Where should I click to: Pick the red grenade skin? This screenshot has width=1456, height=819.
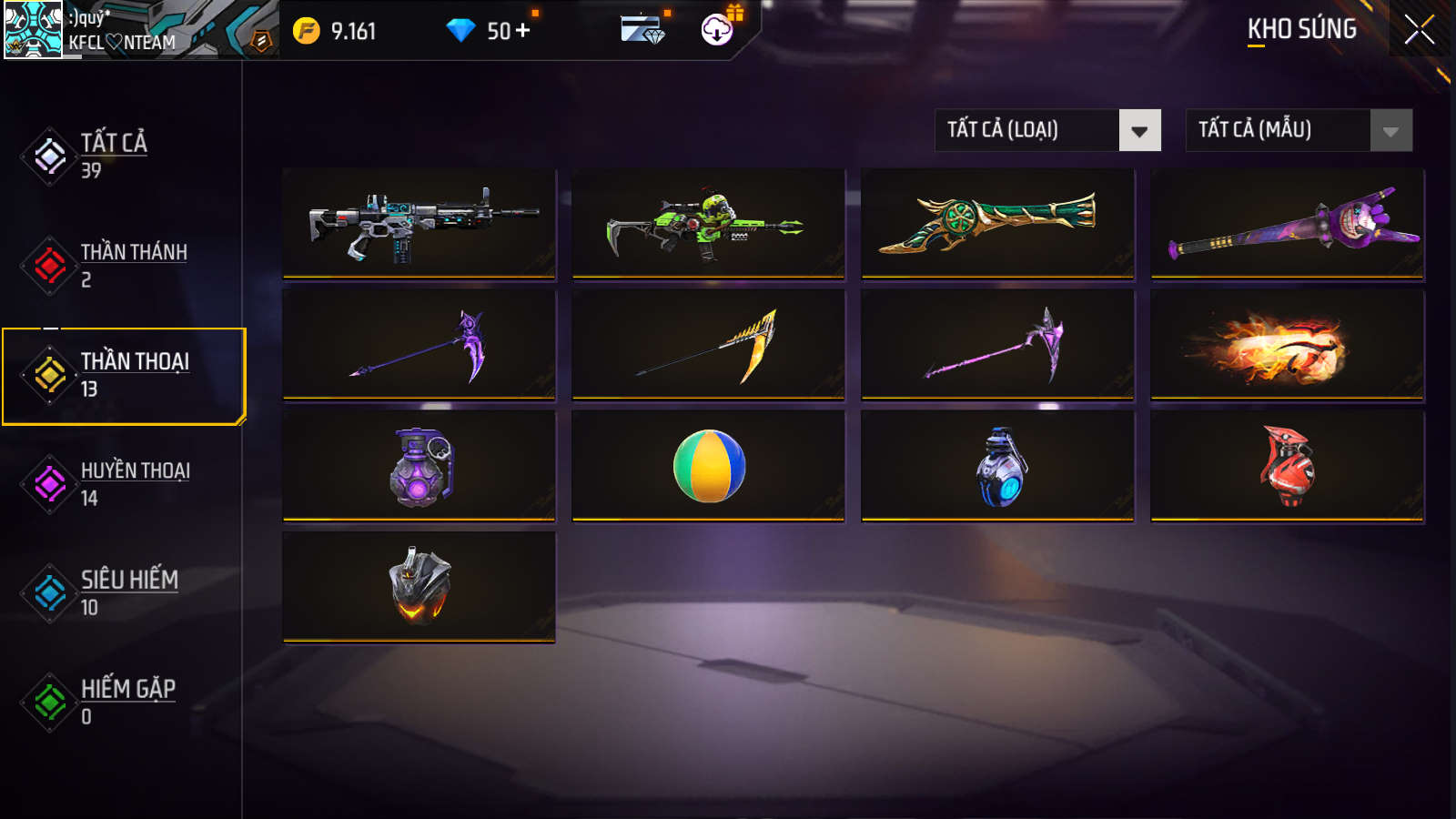pyautogui.click(x=1288, y=465)
